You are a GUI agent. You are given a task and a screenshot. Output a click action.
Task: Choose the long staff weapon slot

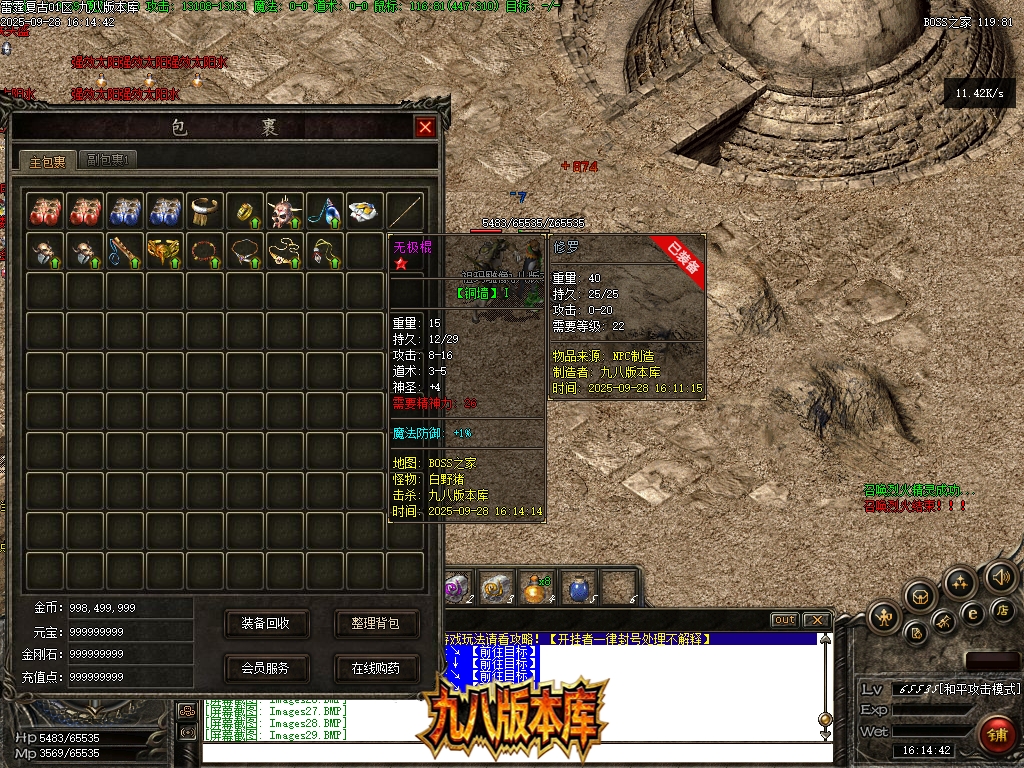(x=405, y=211)
